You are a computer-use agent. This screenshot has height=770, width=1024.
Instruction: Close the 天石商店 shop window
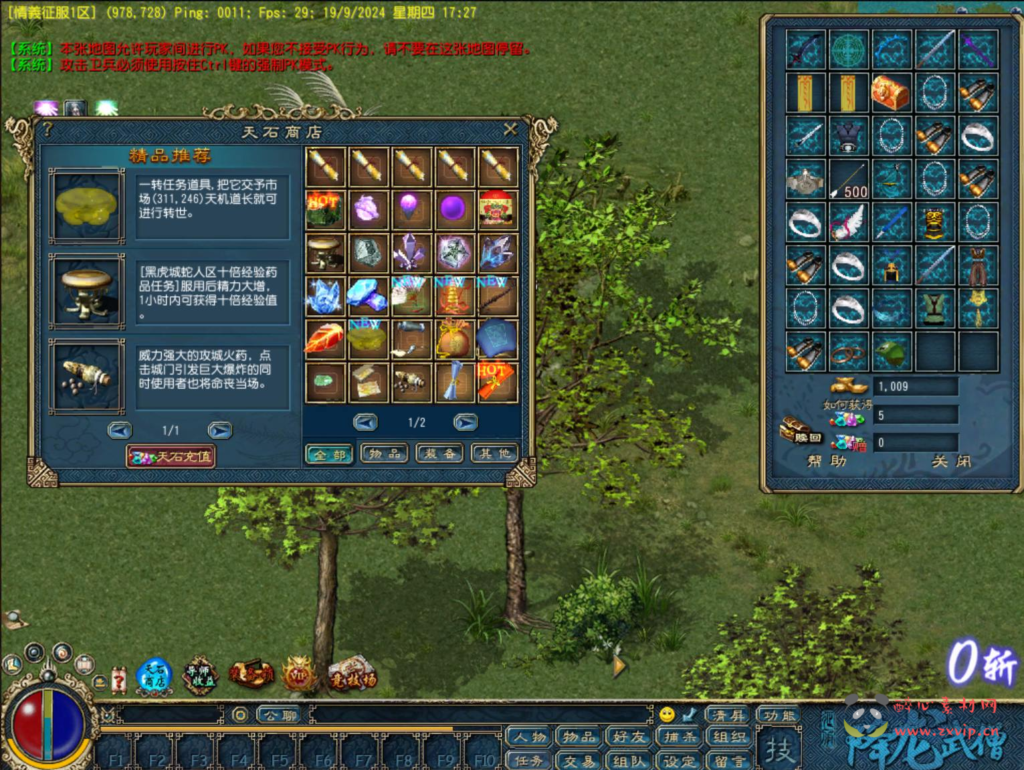tap(510, 129)
